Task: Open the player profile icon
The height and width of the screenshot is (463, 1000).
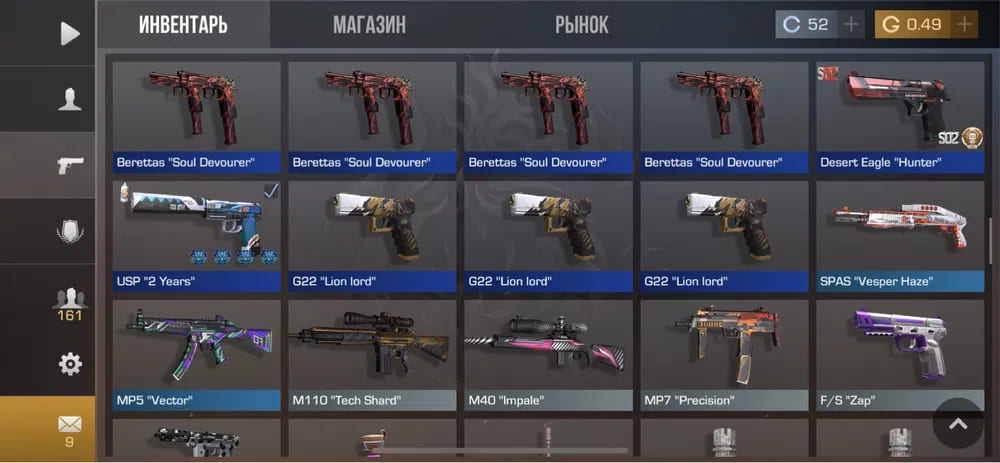Action: point(69,98)
